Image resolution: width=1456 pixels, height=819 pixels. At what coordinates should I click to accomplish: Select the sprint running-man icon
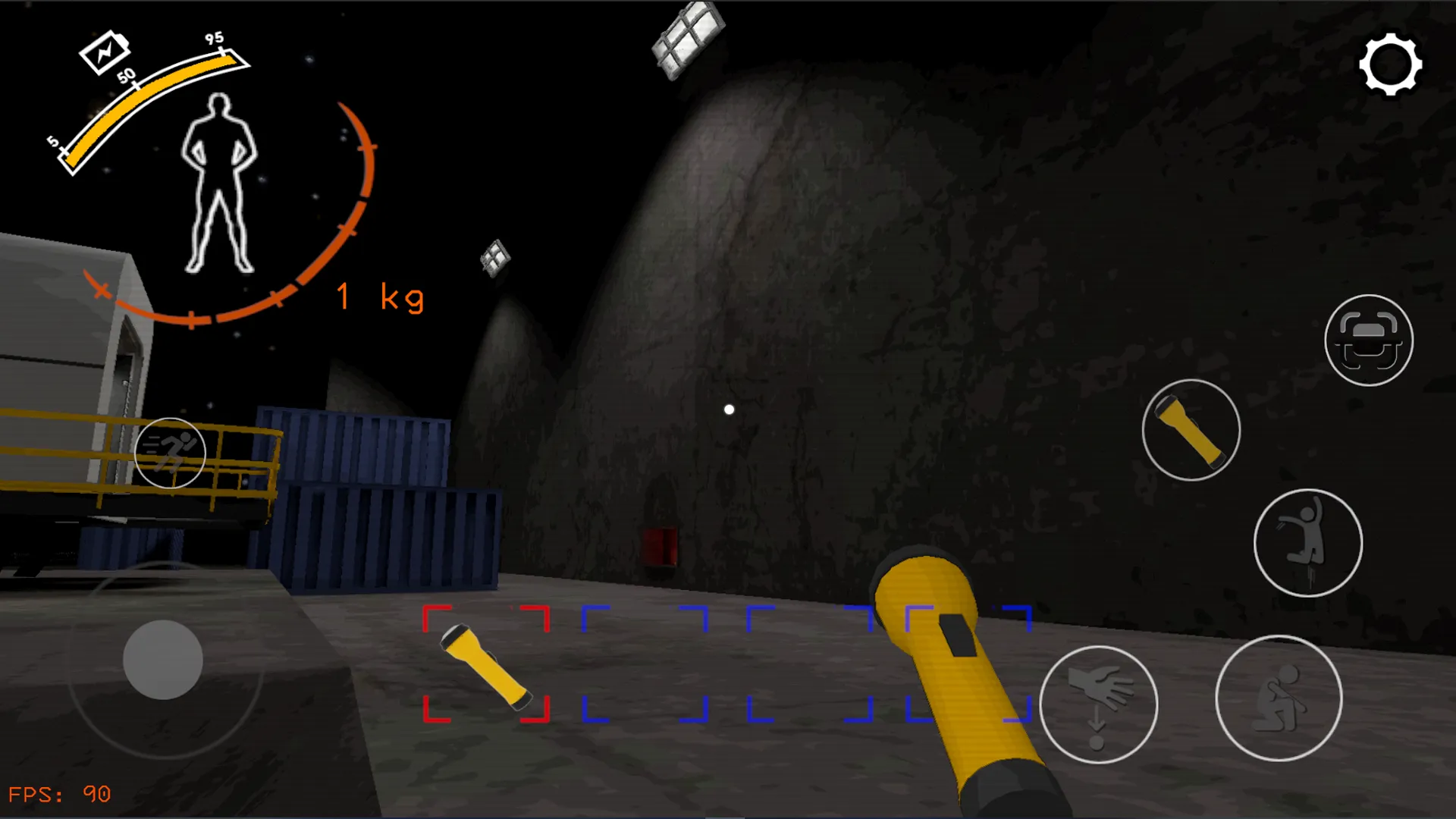pos(170,453)
